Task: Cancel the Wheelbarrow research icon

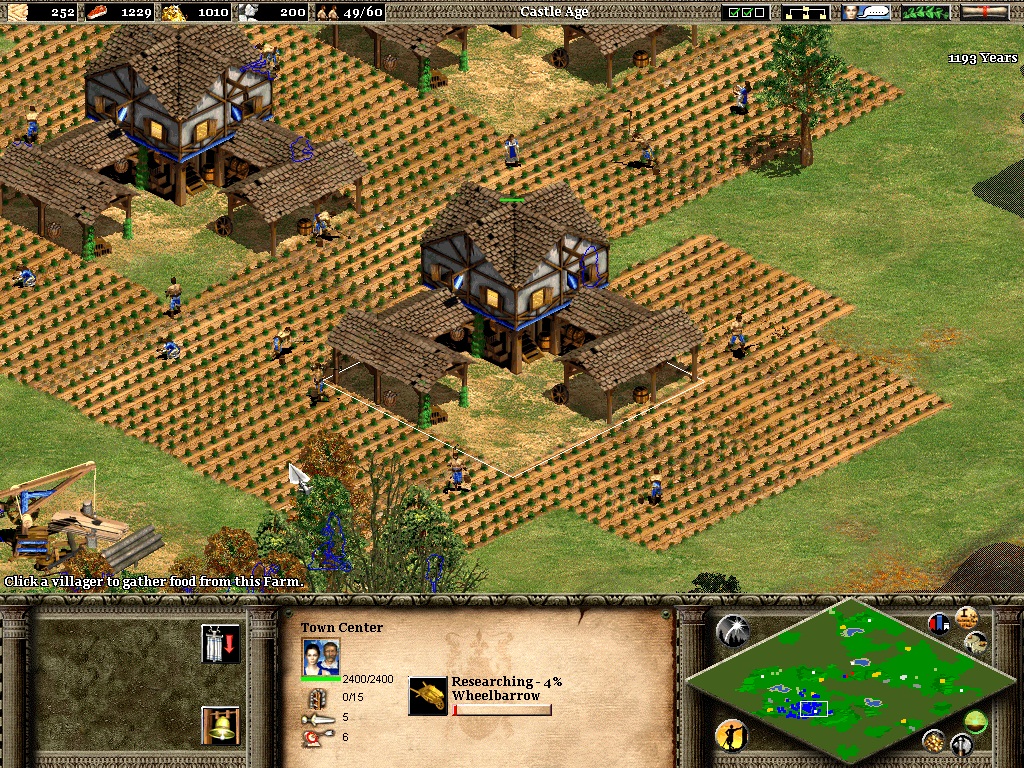Action: pos(428,695)
